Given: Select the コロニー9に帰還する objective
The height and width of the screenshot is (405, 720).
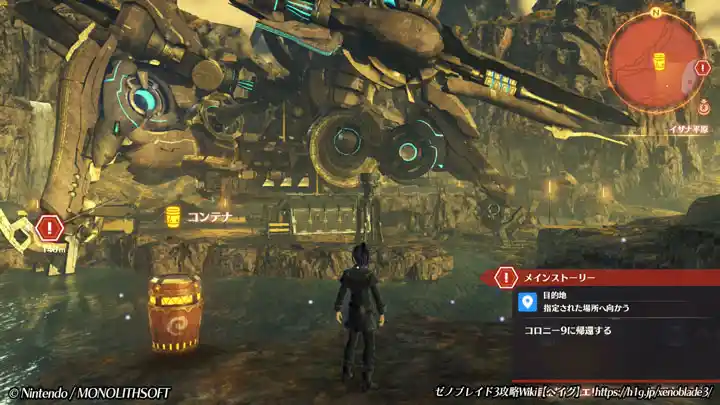Looking at the screenshot, I should (568, 329).
